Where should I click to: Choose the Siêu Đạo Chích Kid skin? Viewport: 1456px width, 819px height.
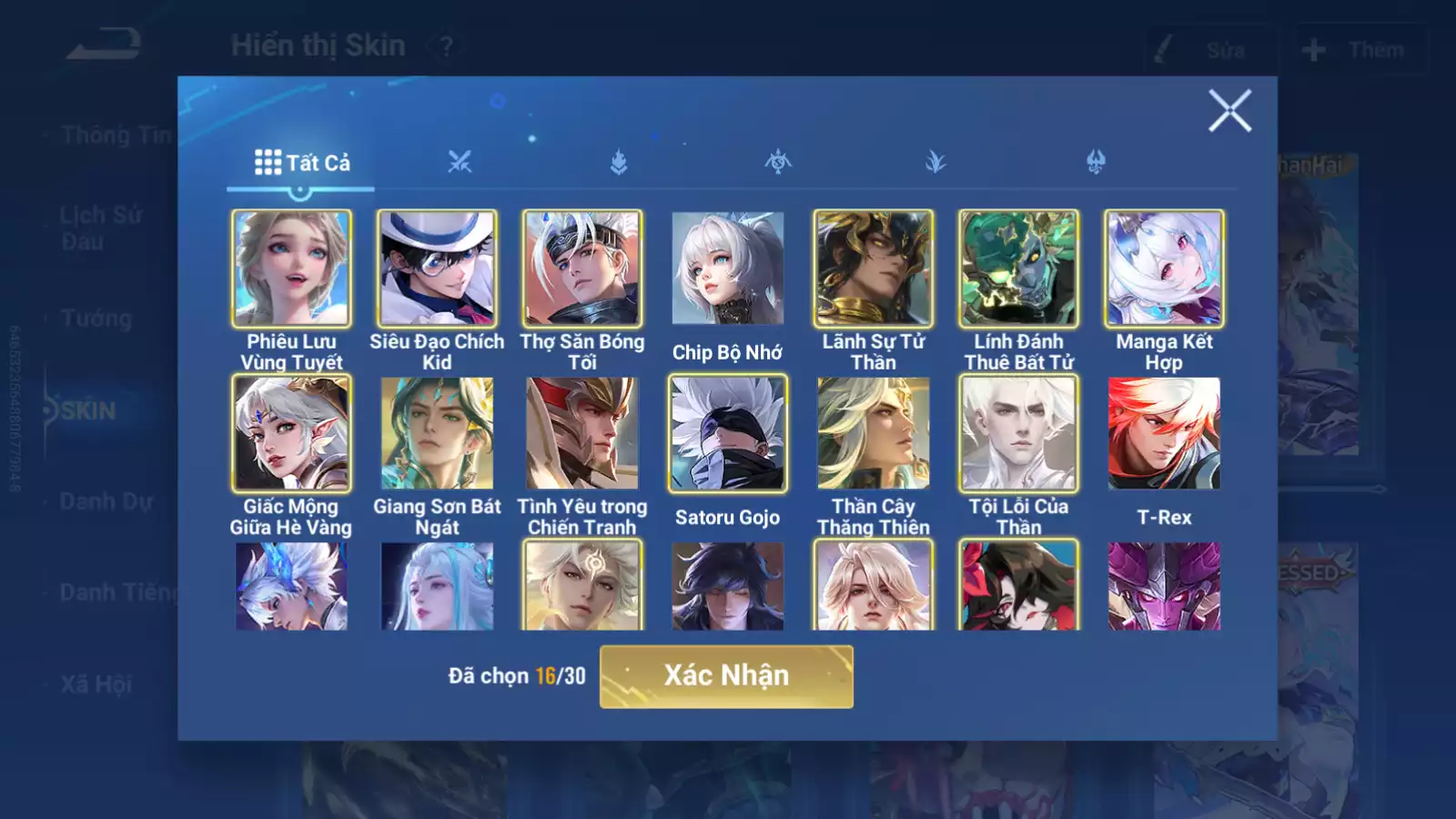(x=437, y=268)
